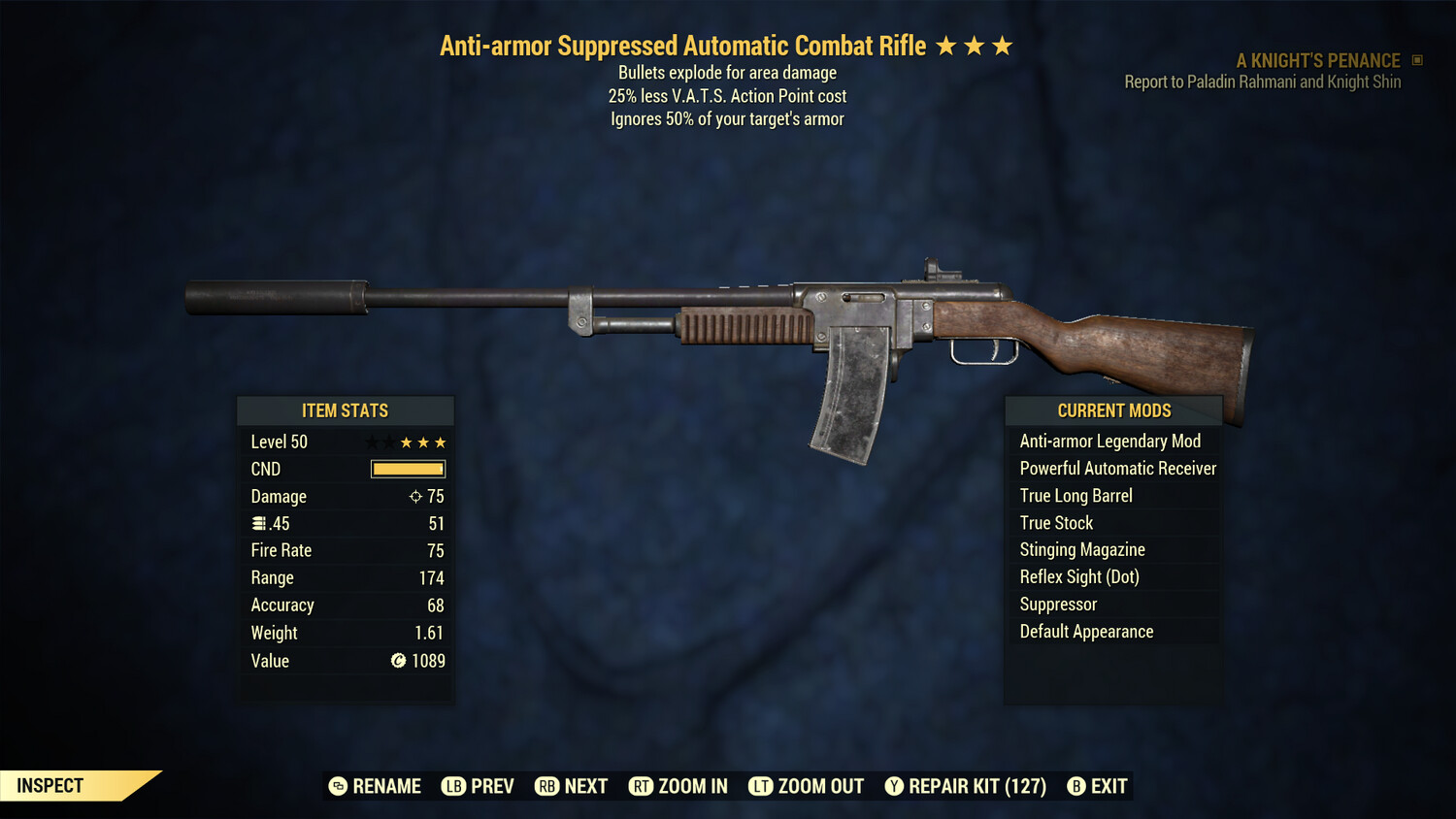Click the Y Repair Kit icon
Viewport: 1456px width, 819px height.
click(894, 786)
